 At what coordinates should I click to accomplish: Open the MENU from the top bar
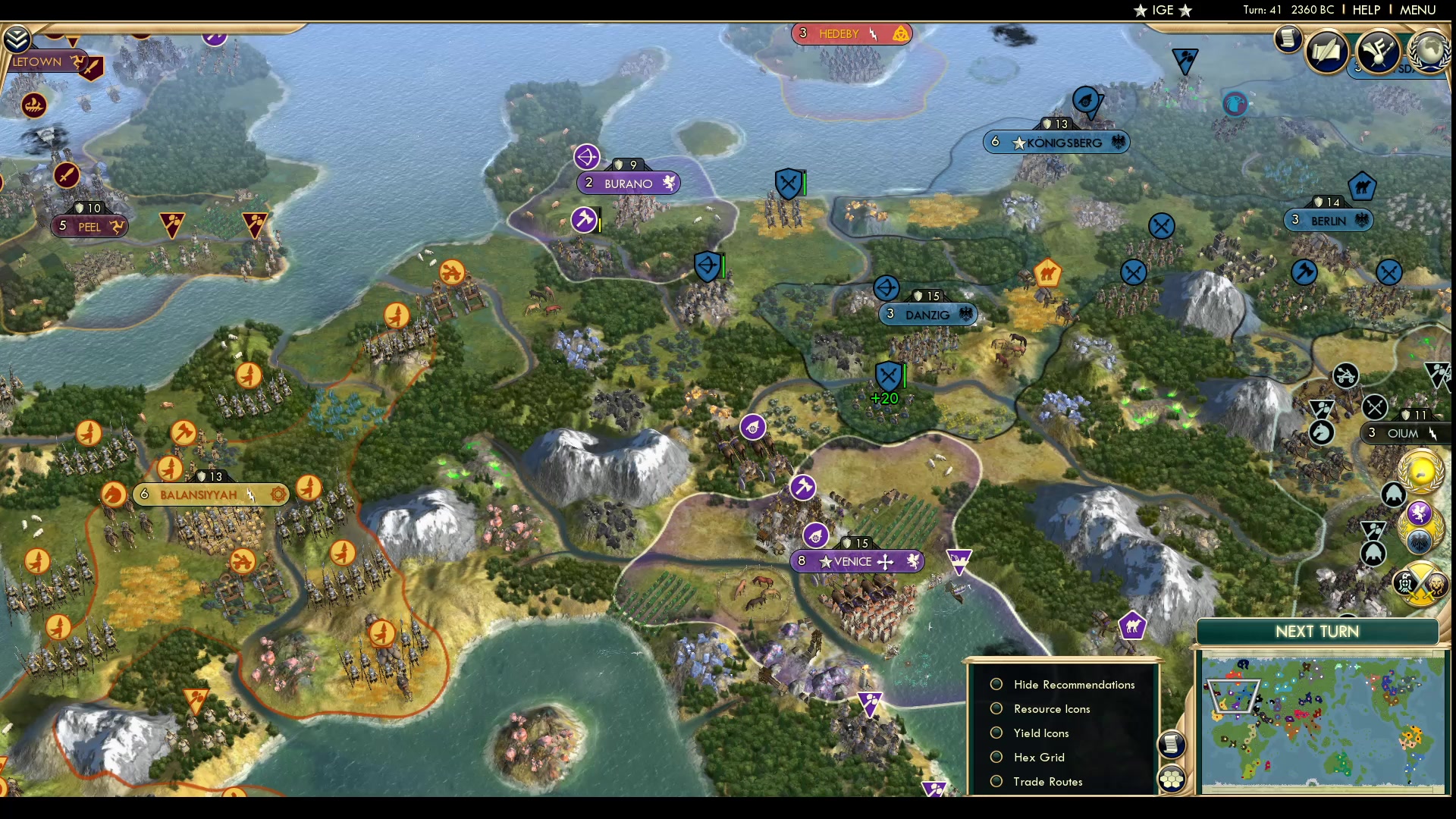point(1417,10)
